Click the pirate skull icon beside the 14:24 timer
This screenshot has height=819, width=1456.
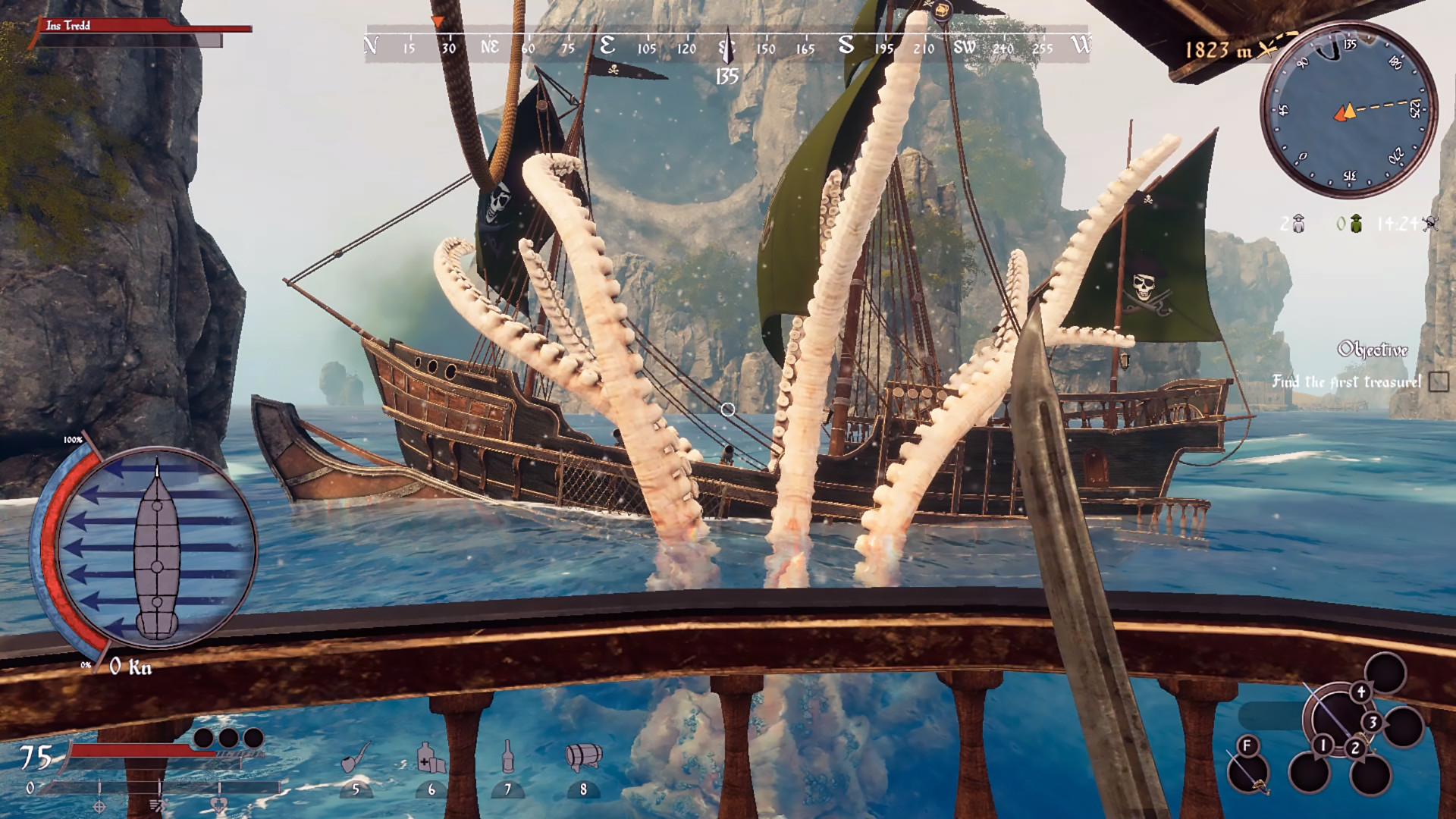pos(1431,224)
